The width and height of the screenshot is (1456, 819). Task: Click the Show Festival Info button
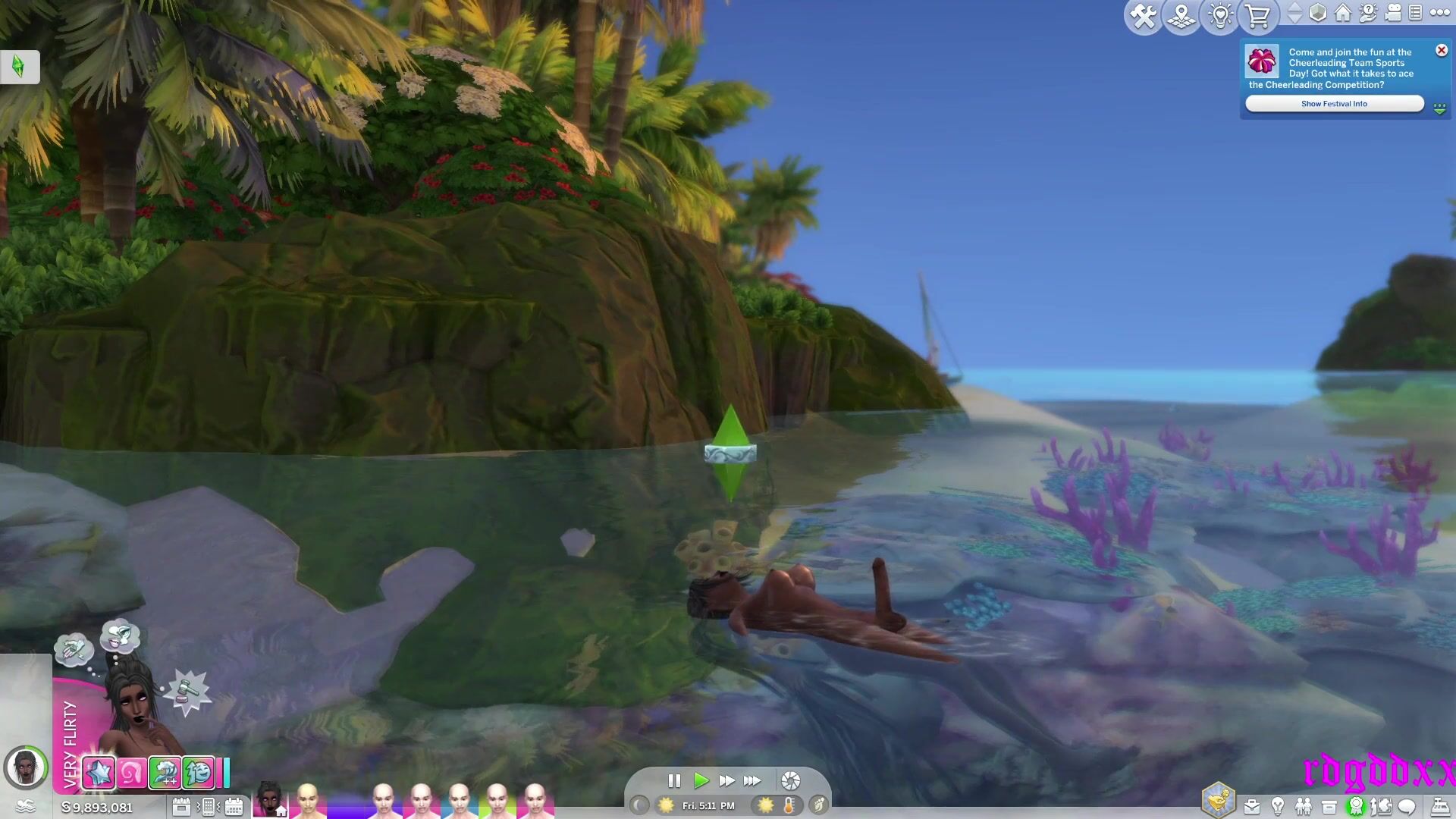[1334, 104]
